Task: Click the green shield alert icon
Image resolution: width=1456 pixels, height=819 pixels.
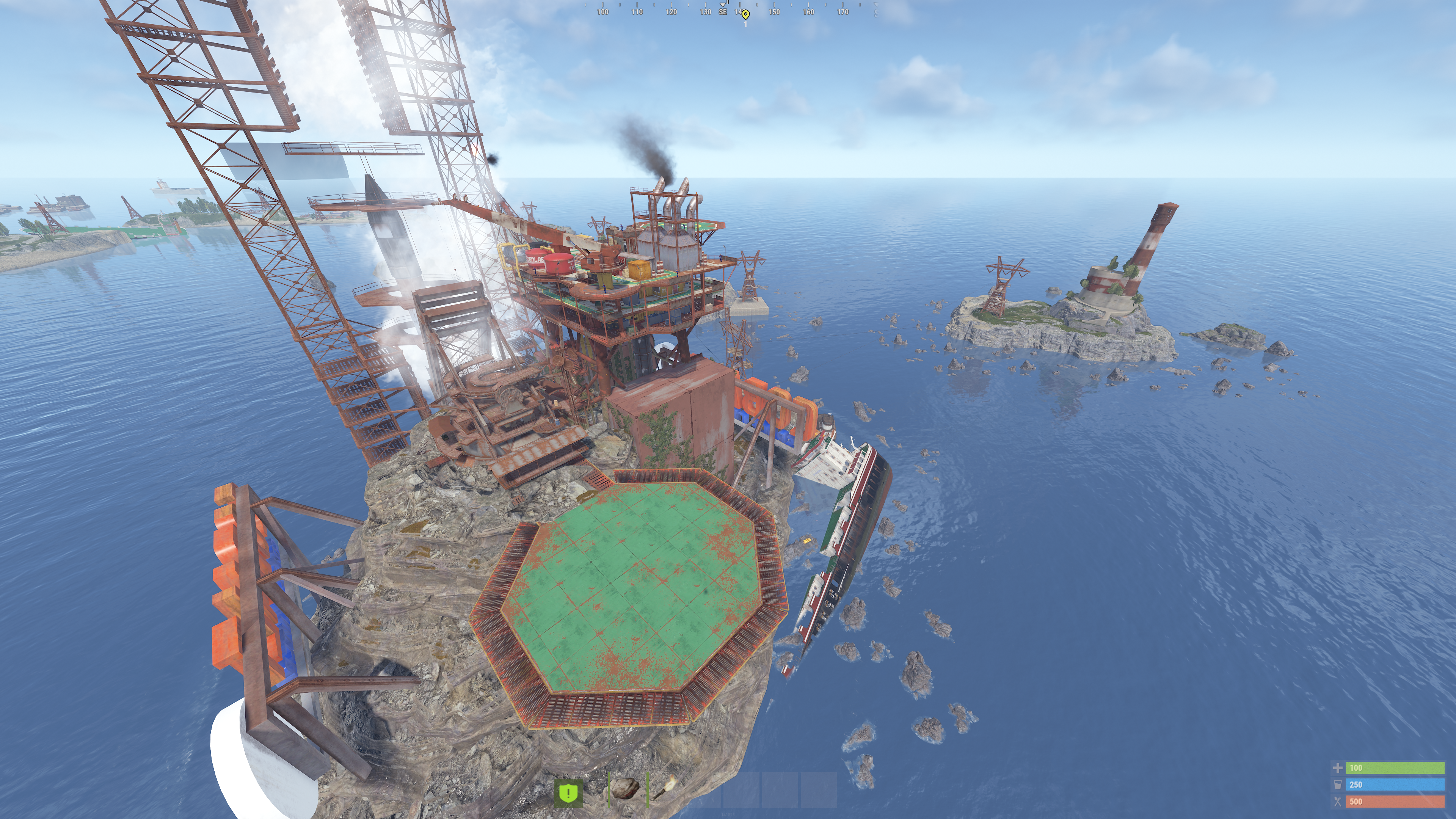Action: coord(568,792)
